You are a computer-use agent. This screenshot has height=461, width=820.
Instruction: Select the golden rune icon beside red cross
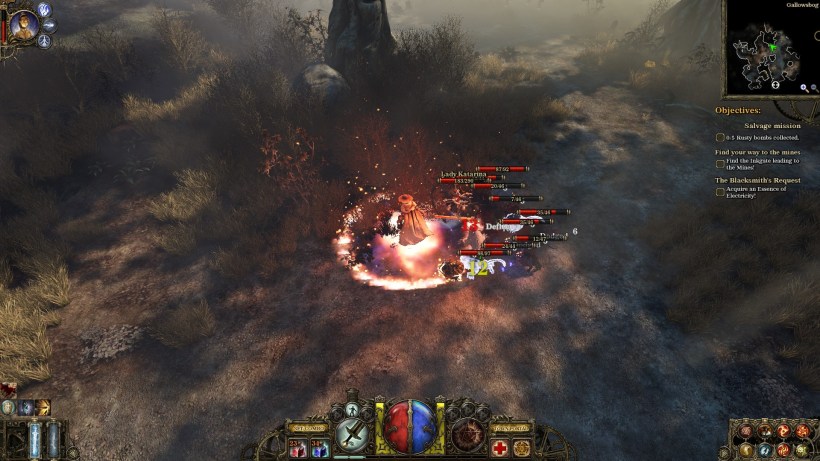coord(523,449)
